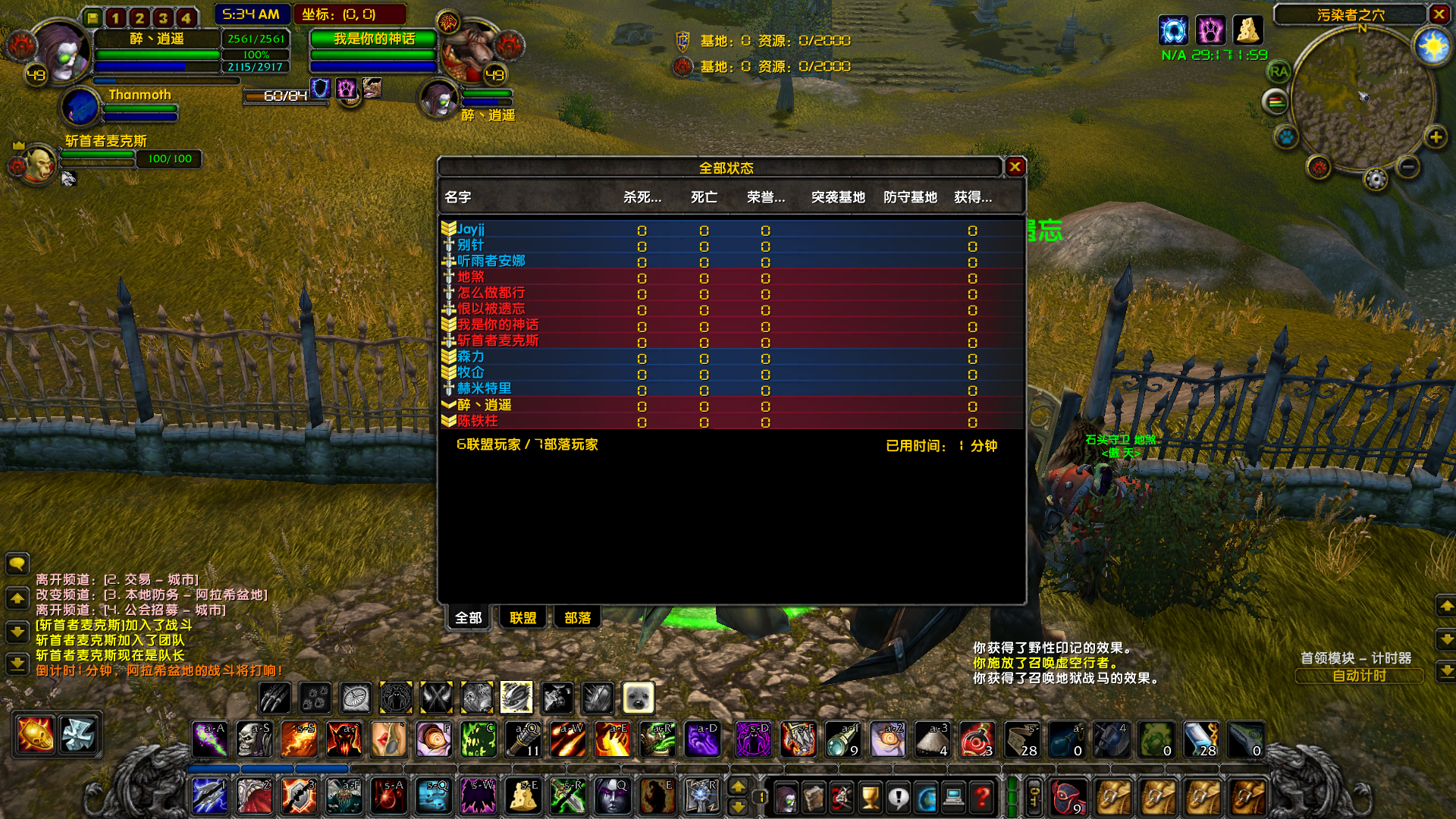1456x819 pixels.
Task: Open the spellbook icon in the micro menu
Action: click(813, 796)
